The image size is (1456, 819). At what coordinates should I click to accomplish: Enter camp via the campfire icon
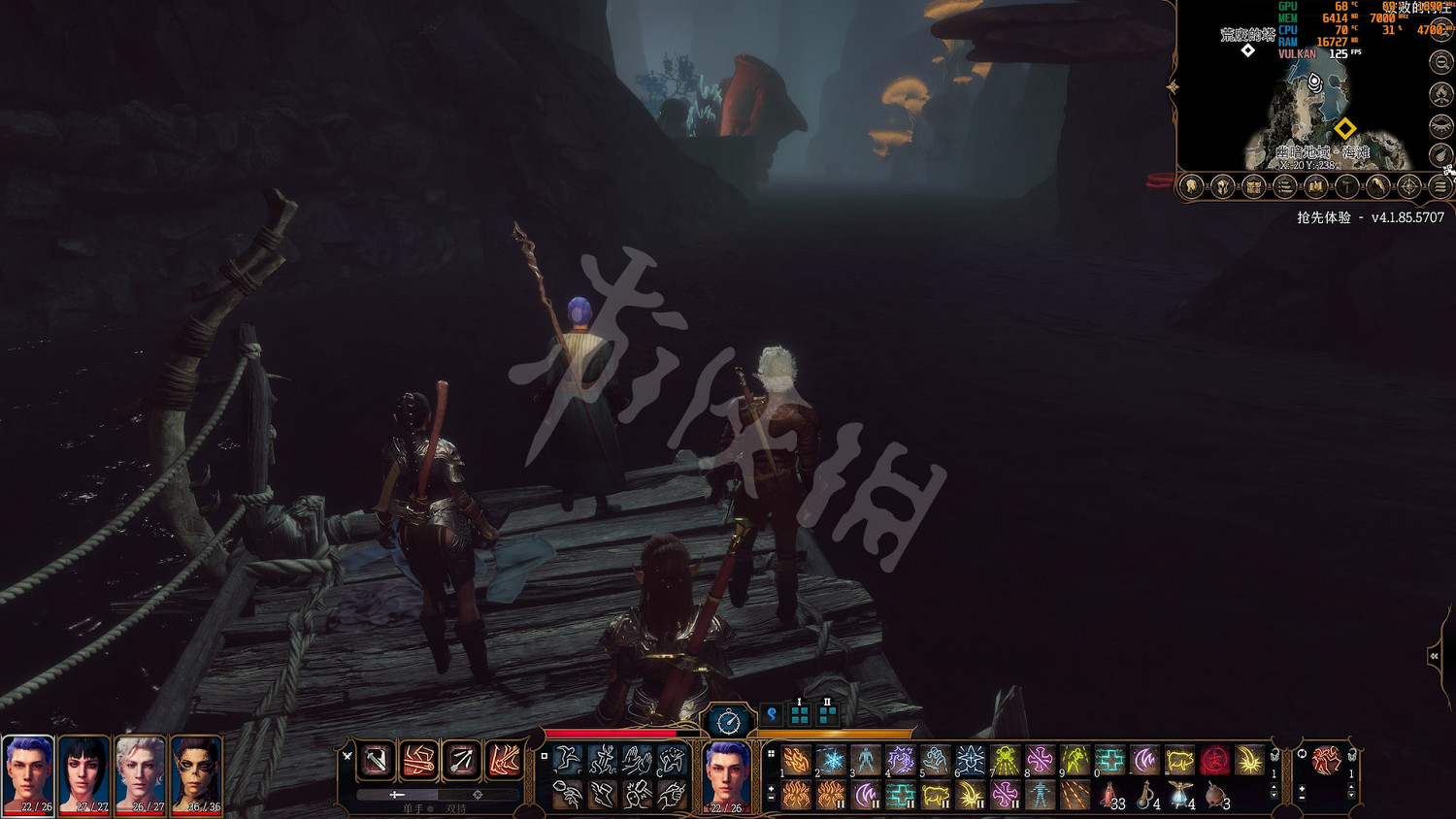pyautogui.click(x=1440, y=94)
